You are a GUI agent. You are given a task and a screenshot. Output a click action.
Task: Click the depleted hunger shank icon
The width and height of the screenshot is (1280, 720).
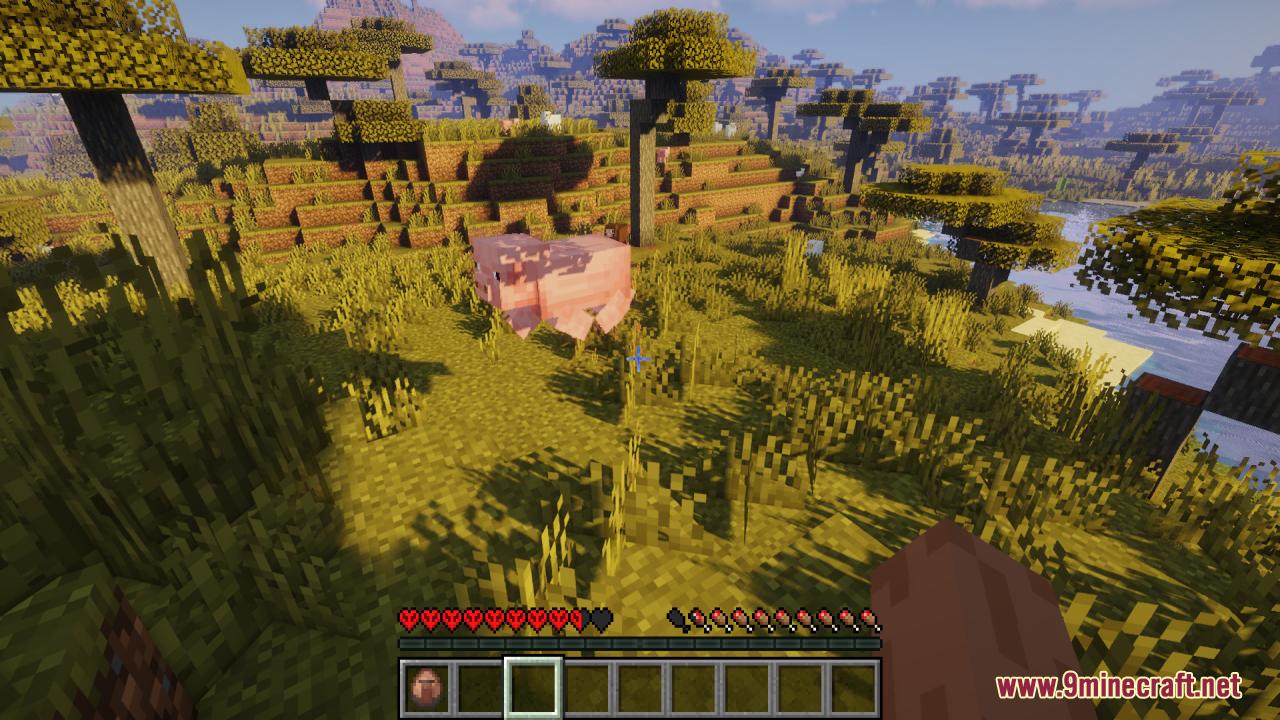click(674, 617)
